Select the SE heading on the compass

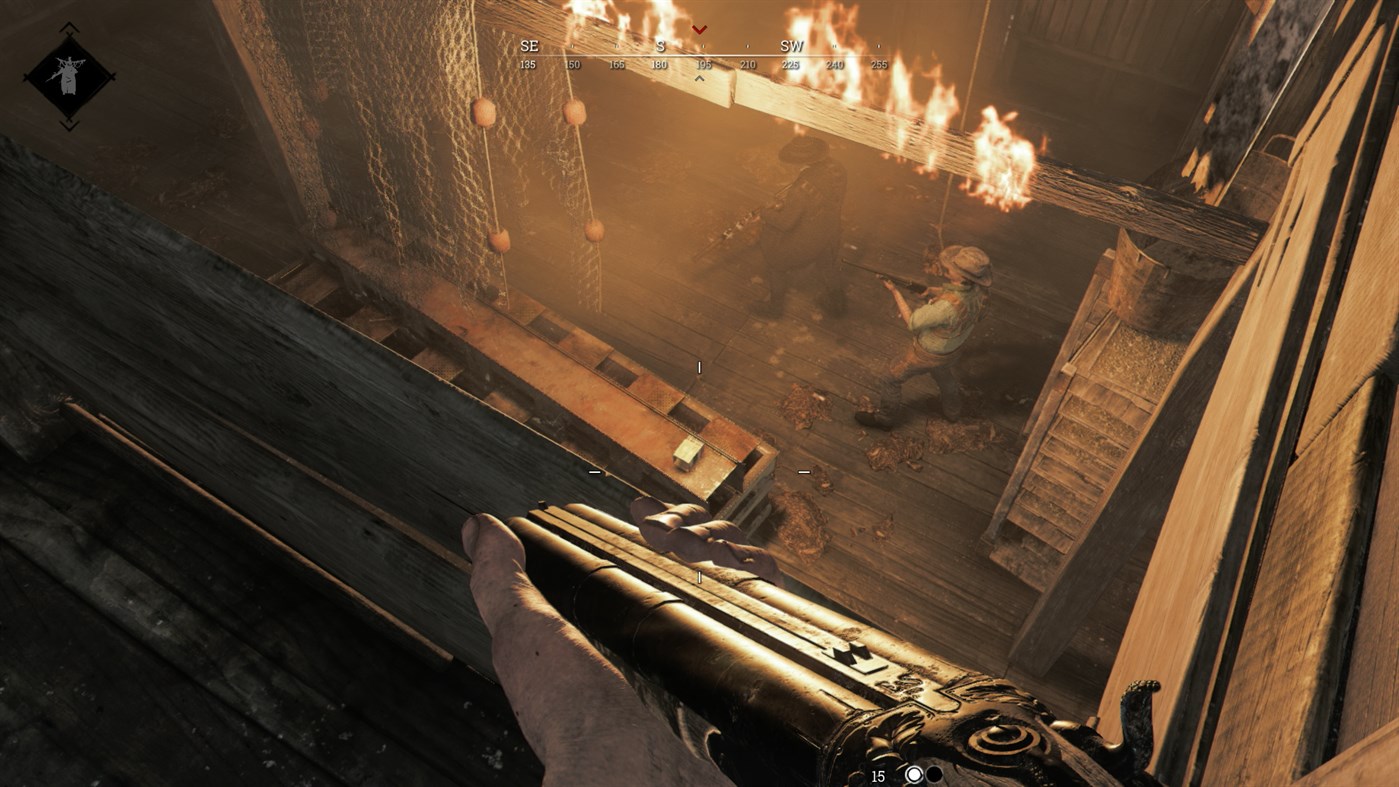528,45
